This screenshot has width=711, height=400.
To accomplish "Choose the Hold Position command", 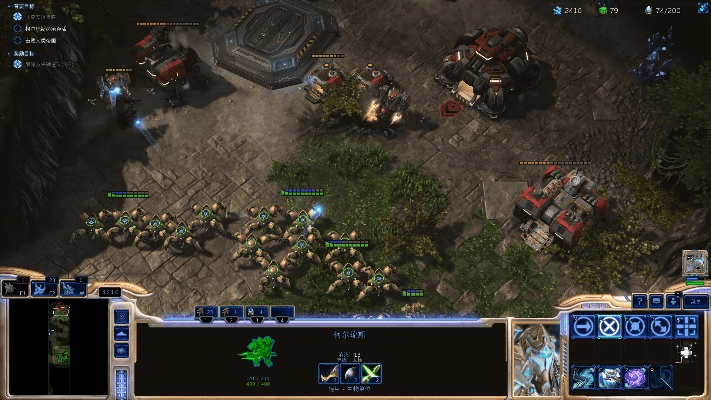I will (x=634, y=325).
